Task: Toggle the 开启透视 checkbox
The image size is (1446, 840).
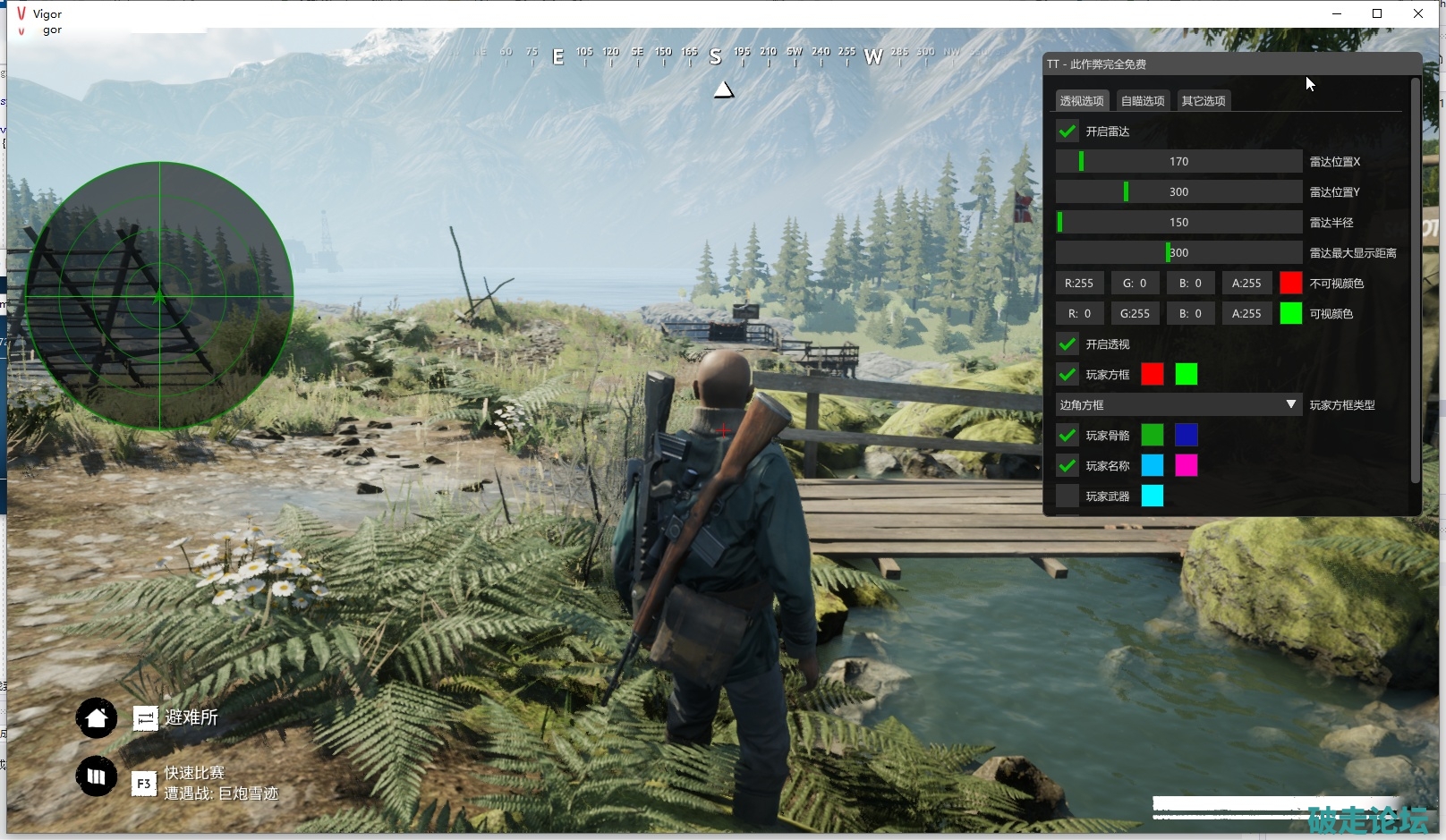Action: (x=1067, y=344)
